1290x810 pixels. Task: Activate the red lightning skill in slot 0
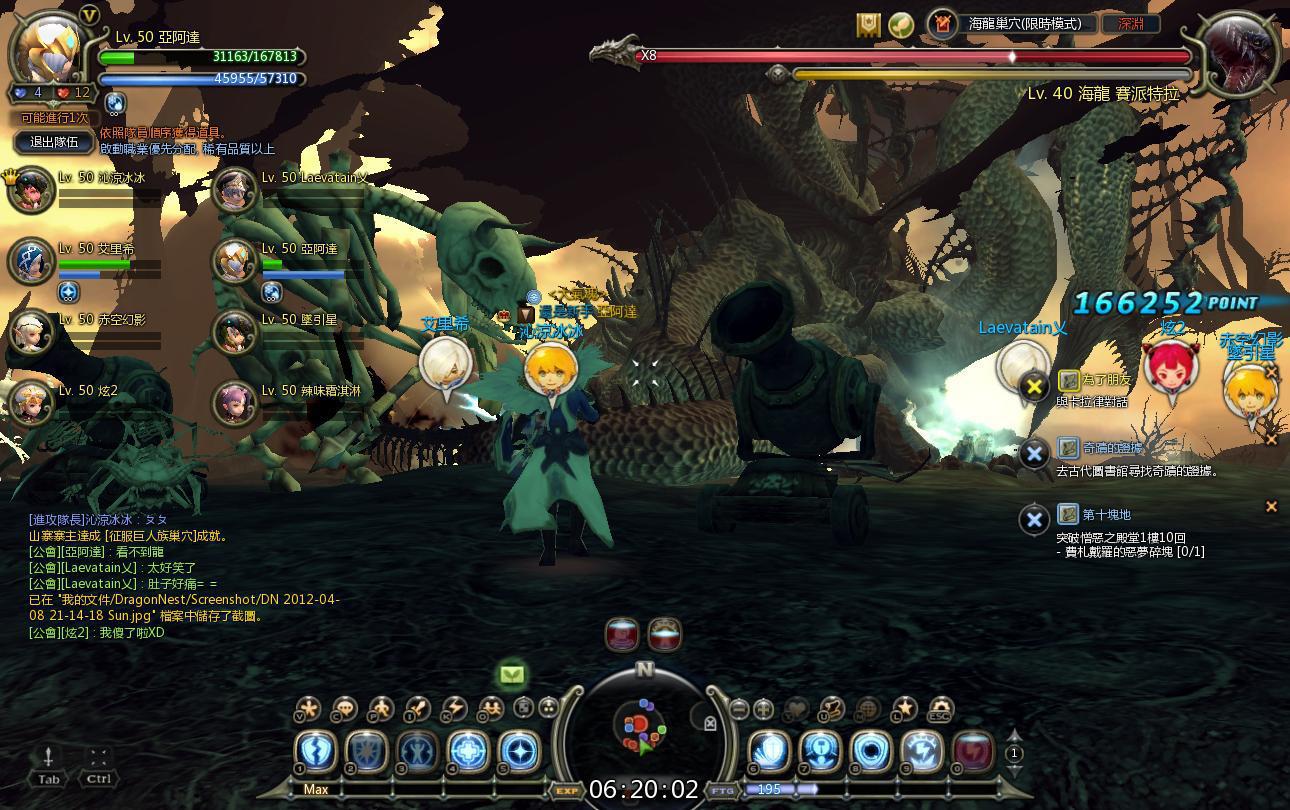point(973,752)
